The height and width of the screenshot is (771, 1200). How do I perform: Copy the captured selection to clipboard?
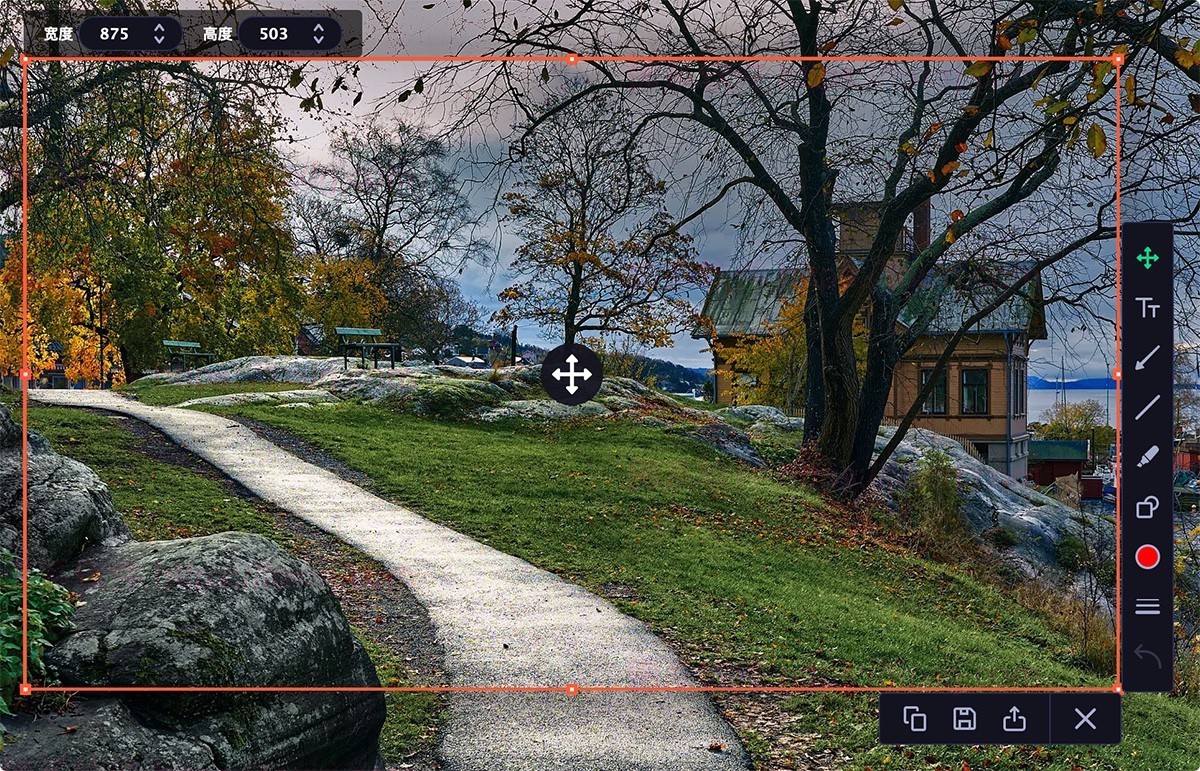[x=914, y=719]
